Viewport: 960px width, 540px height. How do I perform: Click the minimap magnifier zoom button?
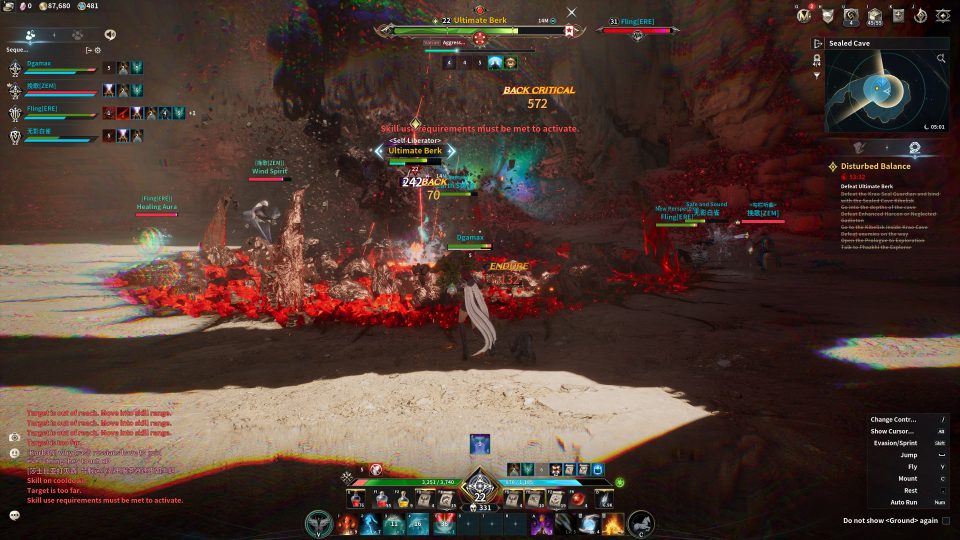941,59
